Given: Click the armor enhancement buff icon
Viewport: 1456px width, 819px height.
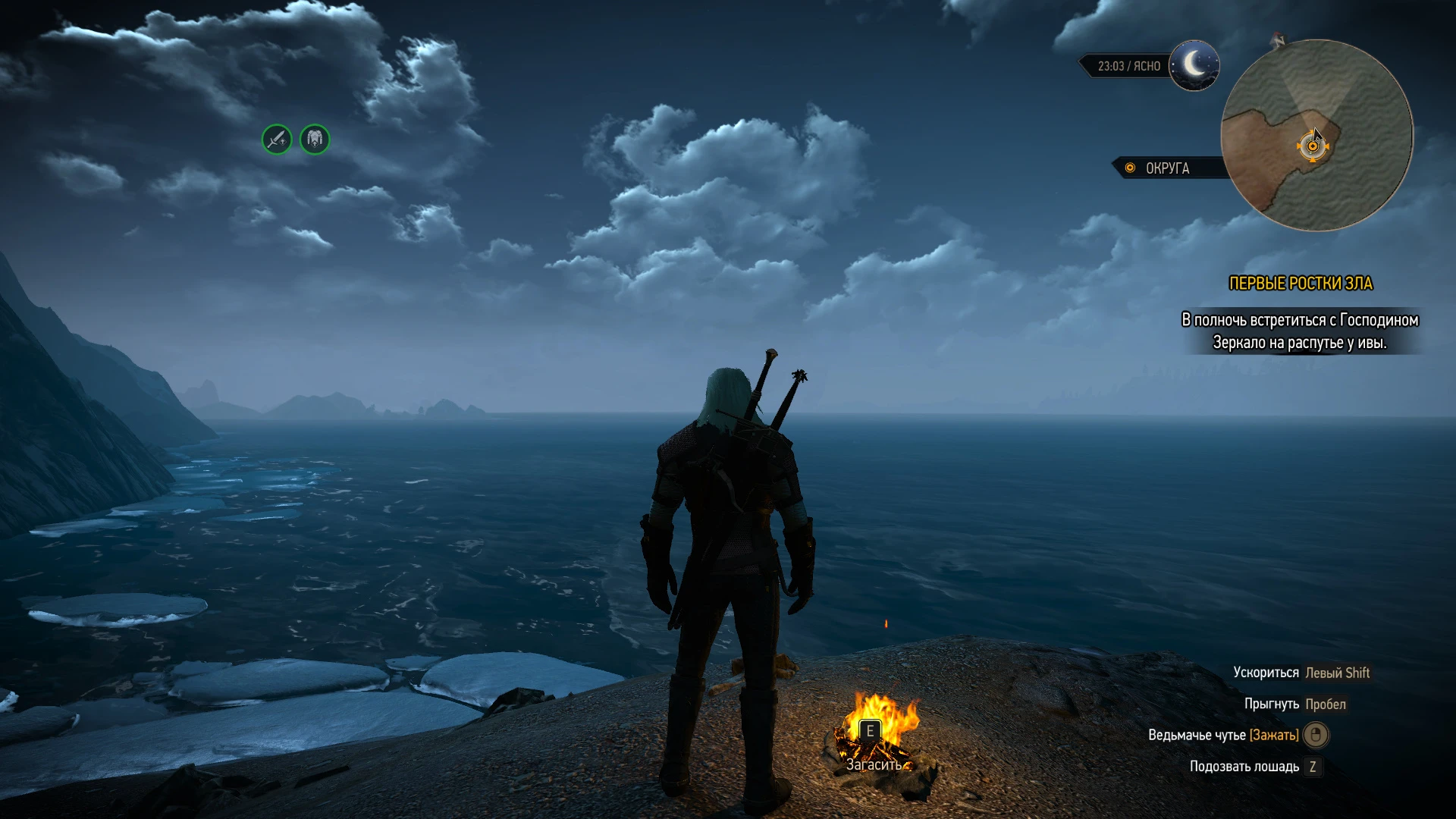Looking at the screenshot, I should (315, 140).
